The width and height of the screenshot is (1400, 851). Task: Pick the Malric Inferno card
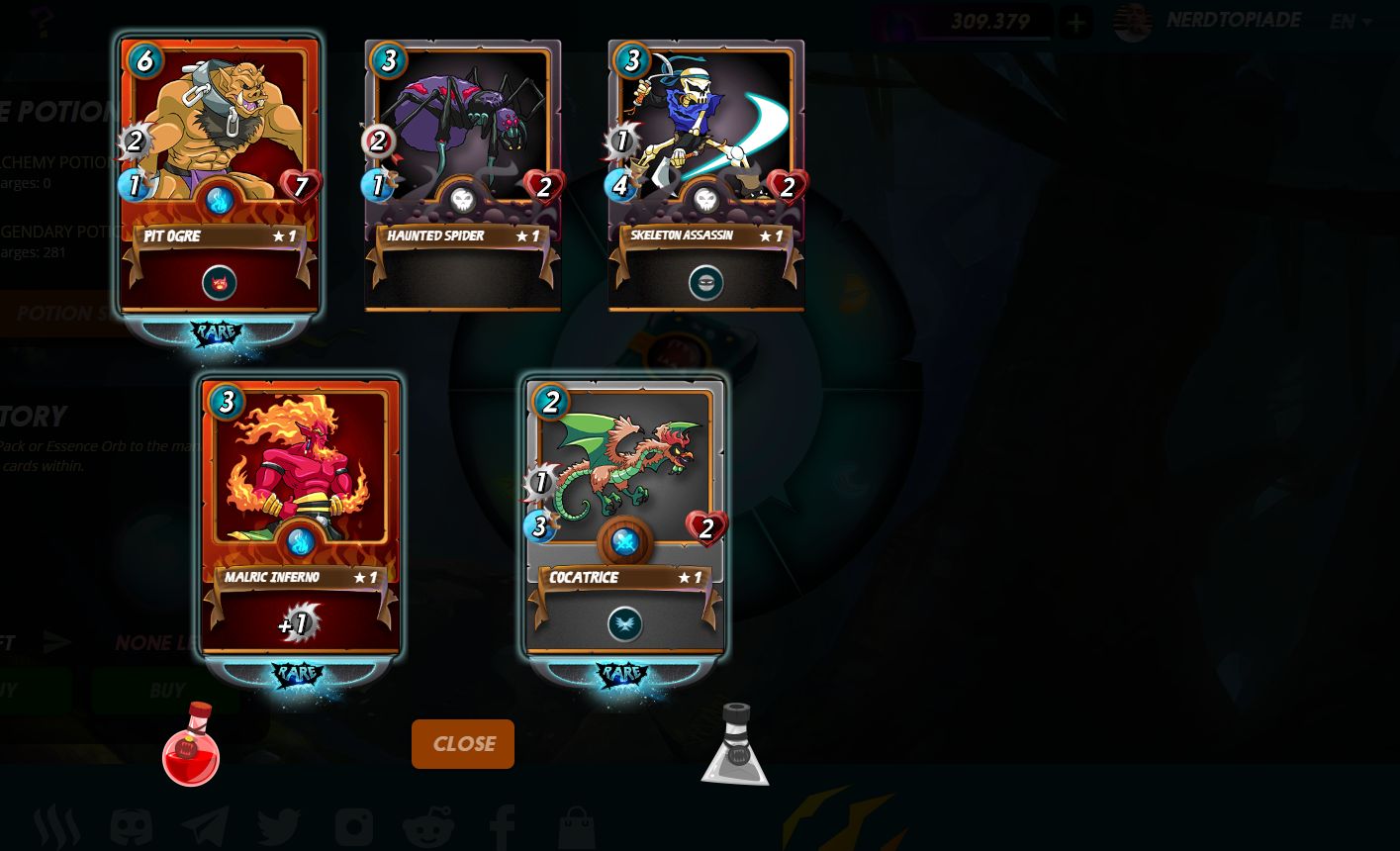click(x=300, y=517)
